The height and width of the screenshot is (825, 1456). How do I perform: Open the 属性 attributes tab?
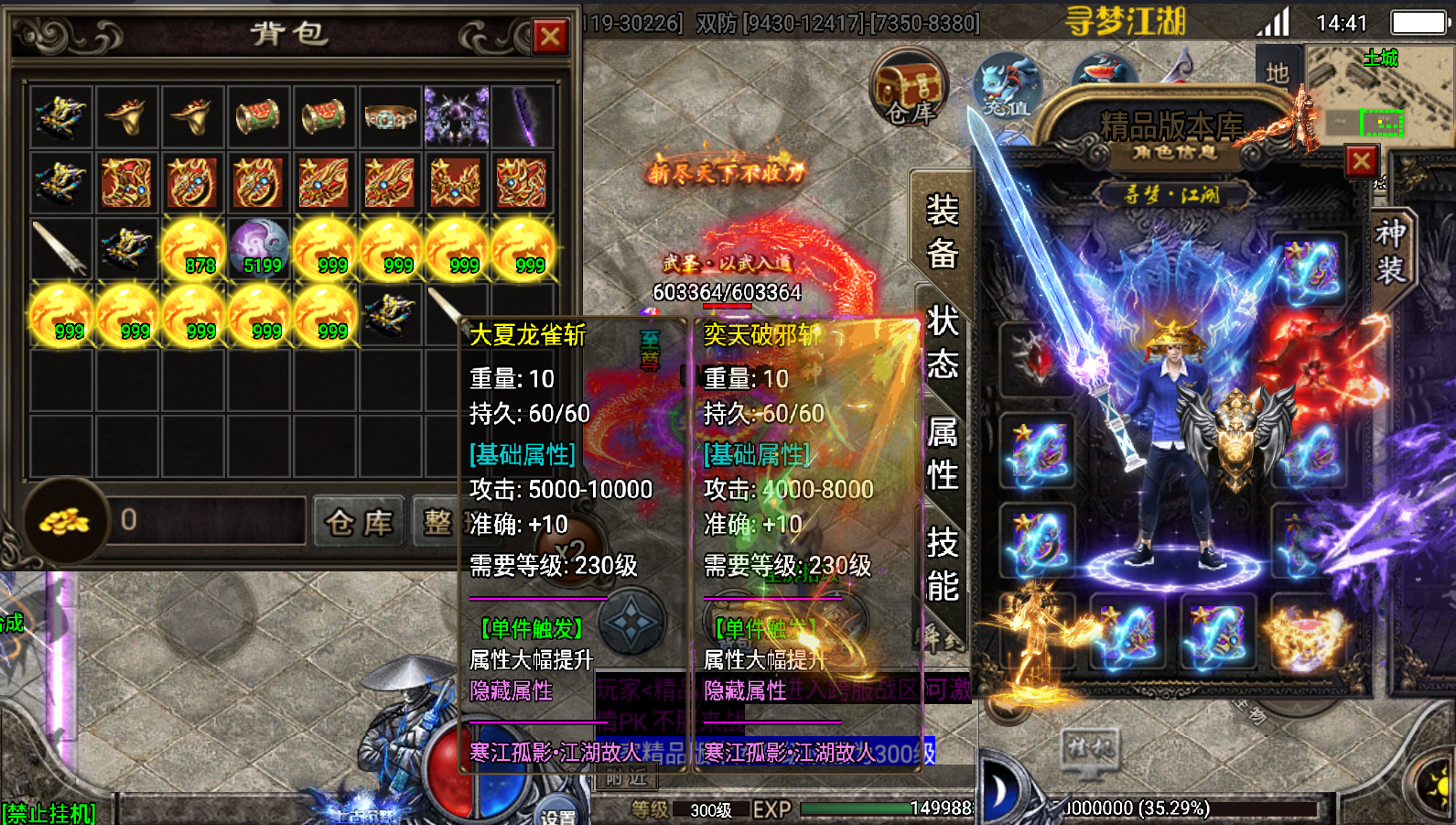[x=942, y=453]
